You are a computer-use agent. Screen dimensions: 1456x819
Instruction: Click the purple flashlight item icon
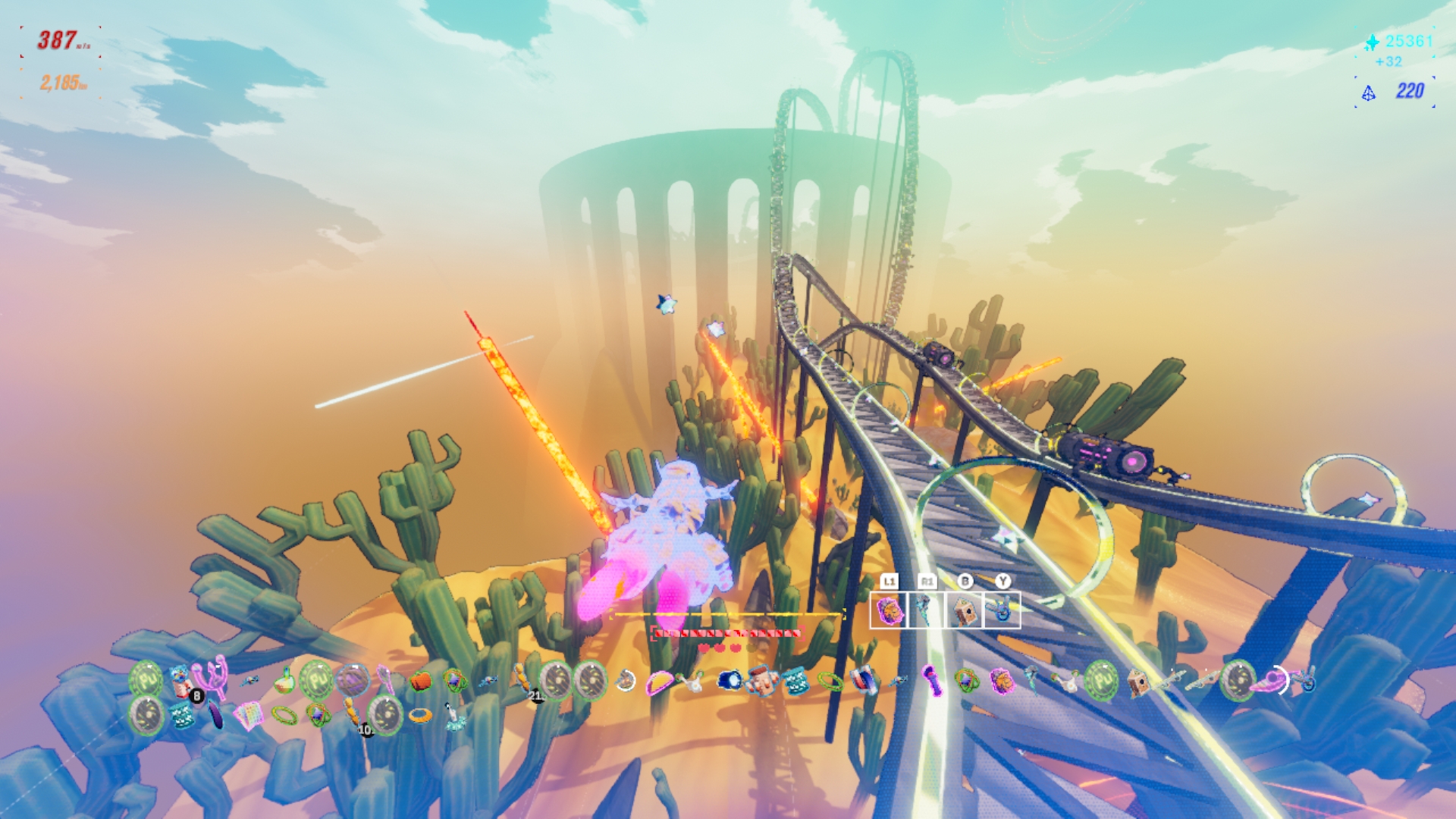click(x=932, y=680)
